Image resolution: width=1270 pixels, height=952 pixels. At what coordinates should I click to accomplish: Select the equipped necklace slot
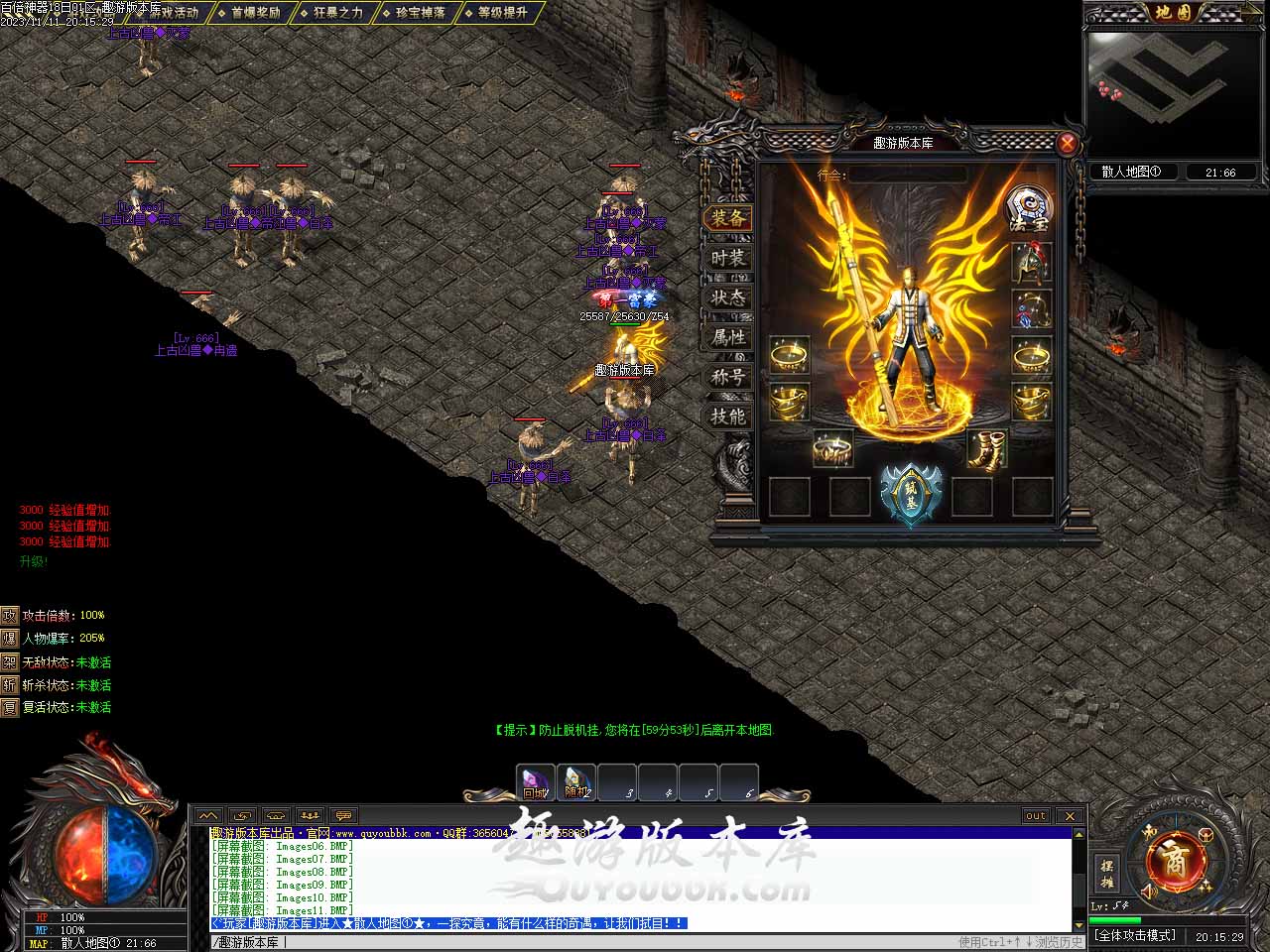click(x=1032, y=308)
